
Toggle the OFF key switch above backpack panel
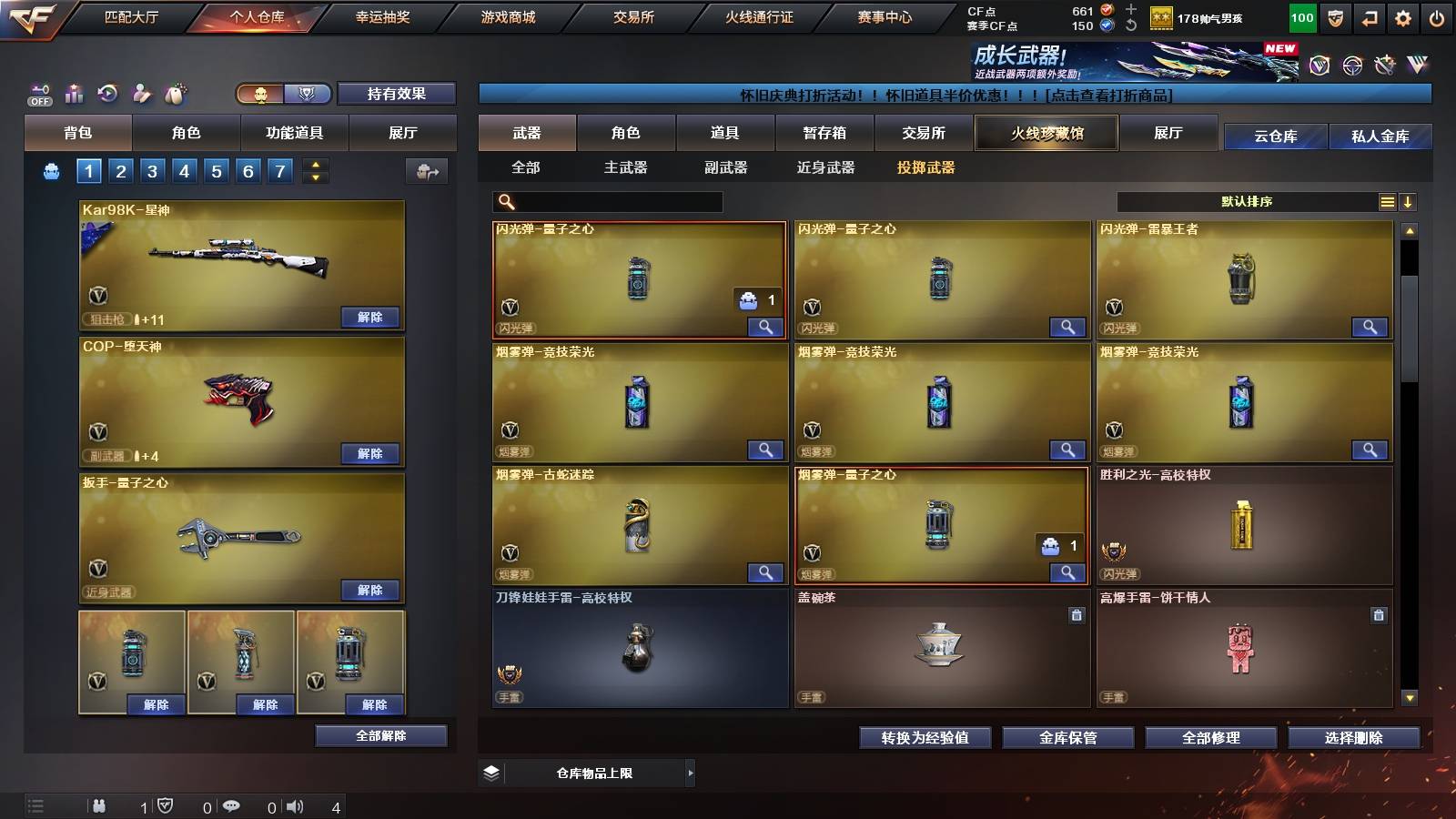tap(38, 92)
